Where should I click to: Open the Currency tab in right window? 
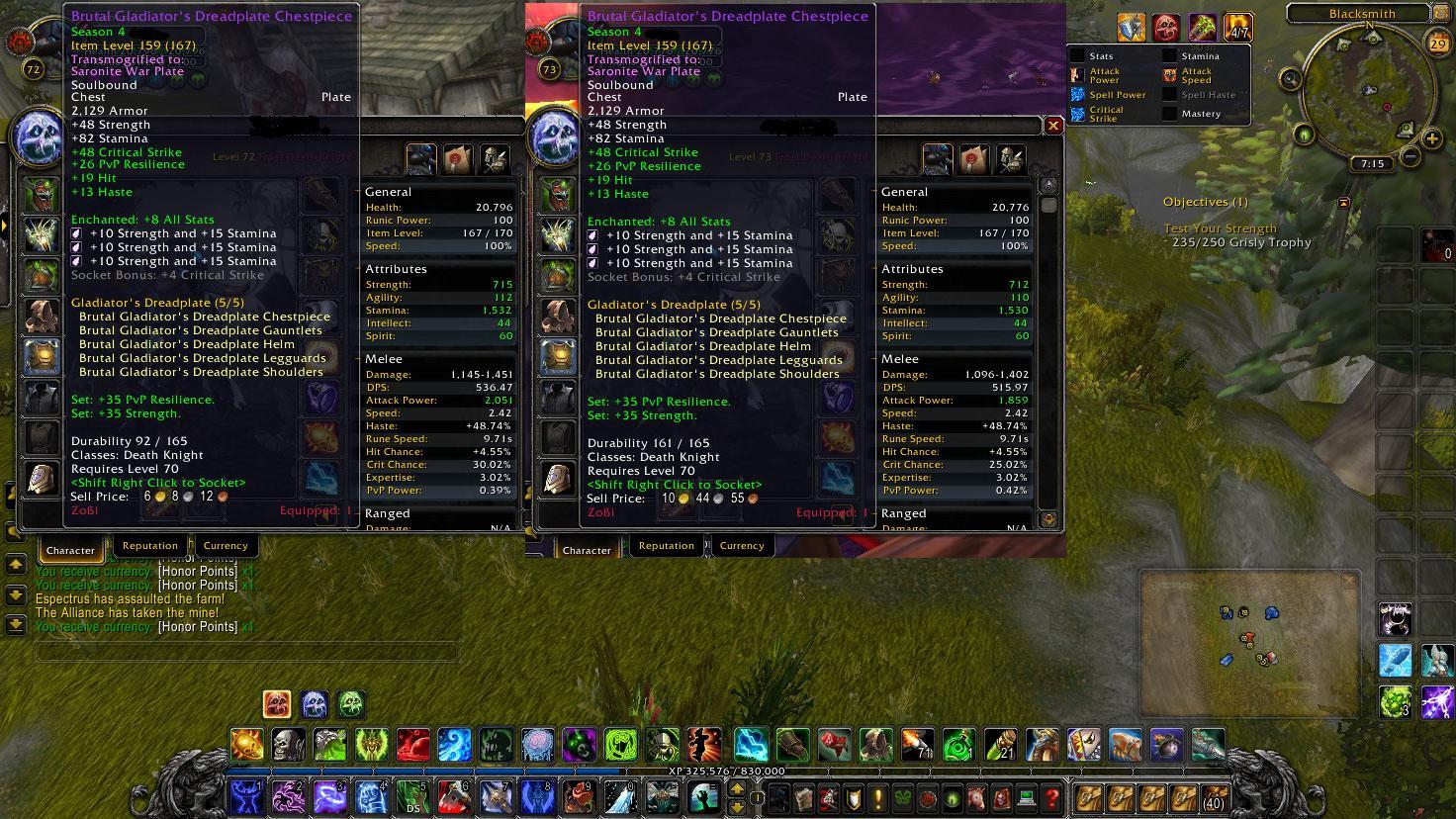click(741, 546)
